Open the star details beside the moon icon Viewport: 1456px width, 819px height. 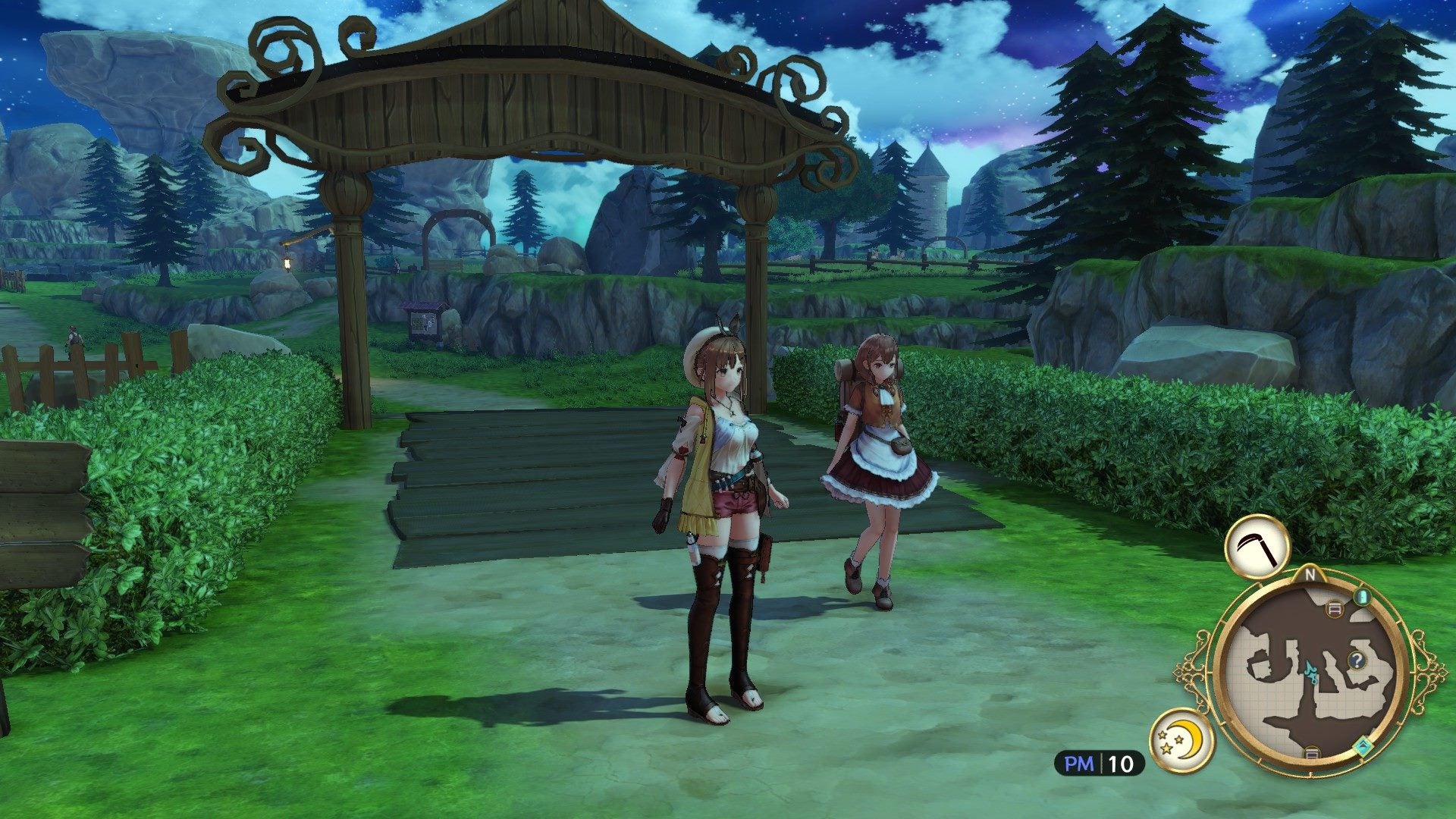tap(1166, 742)
